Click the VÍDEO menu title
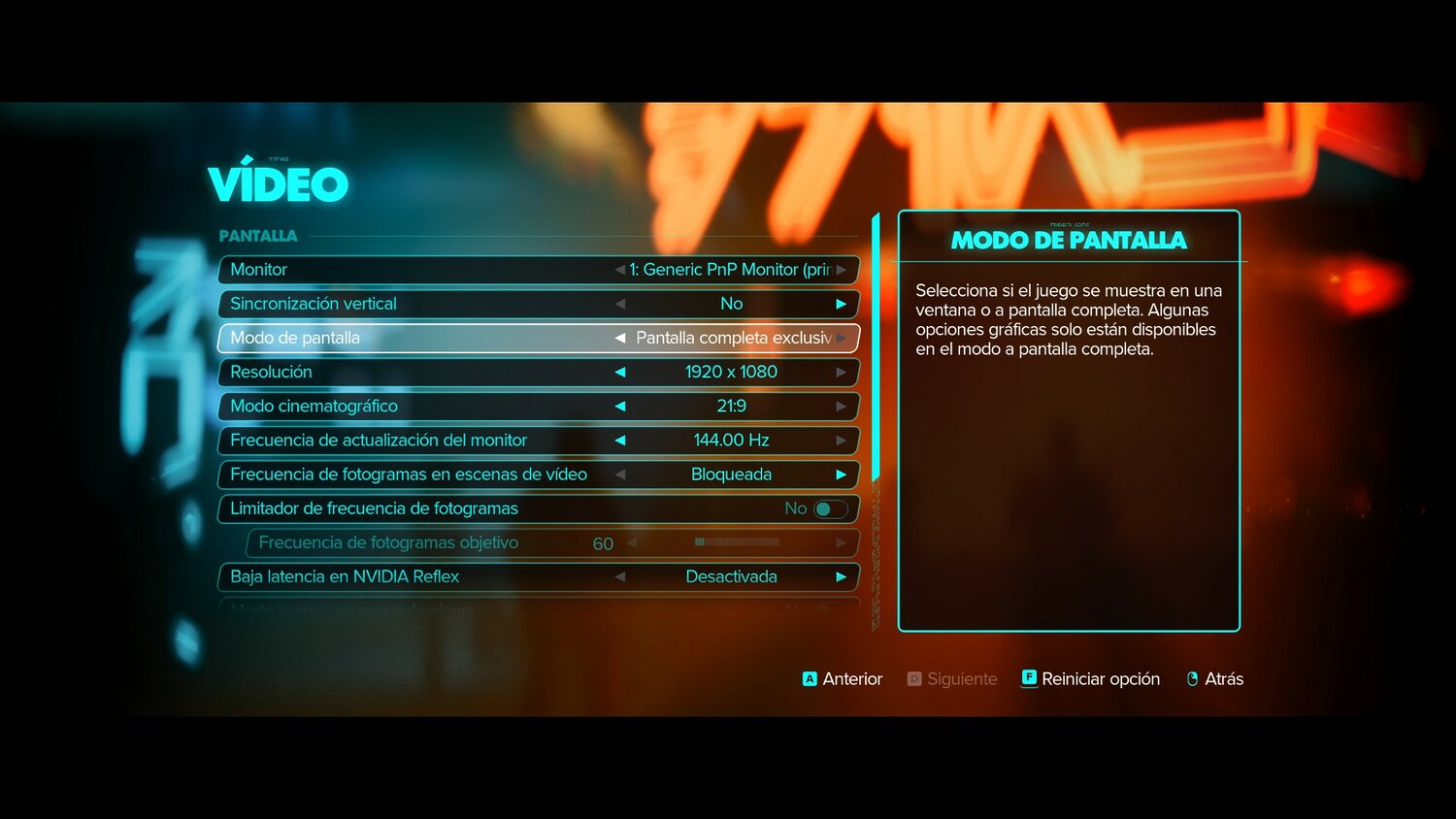The image size is (1456, 819). [x=279, y=182]
